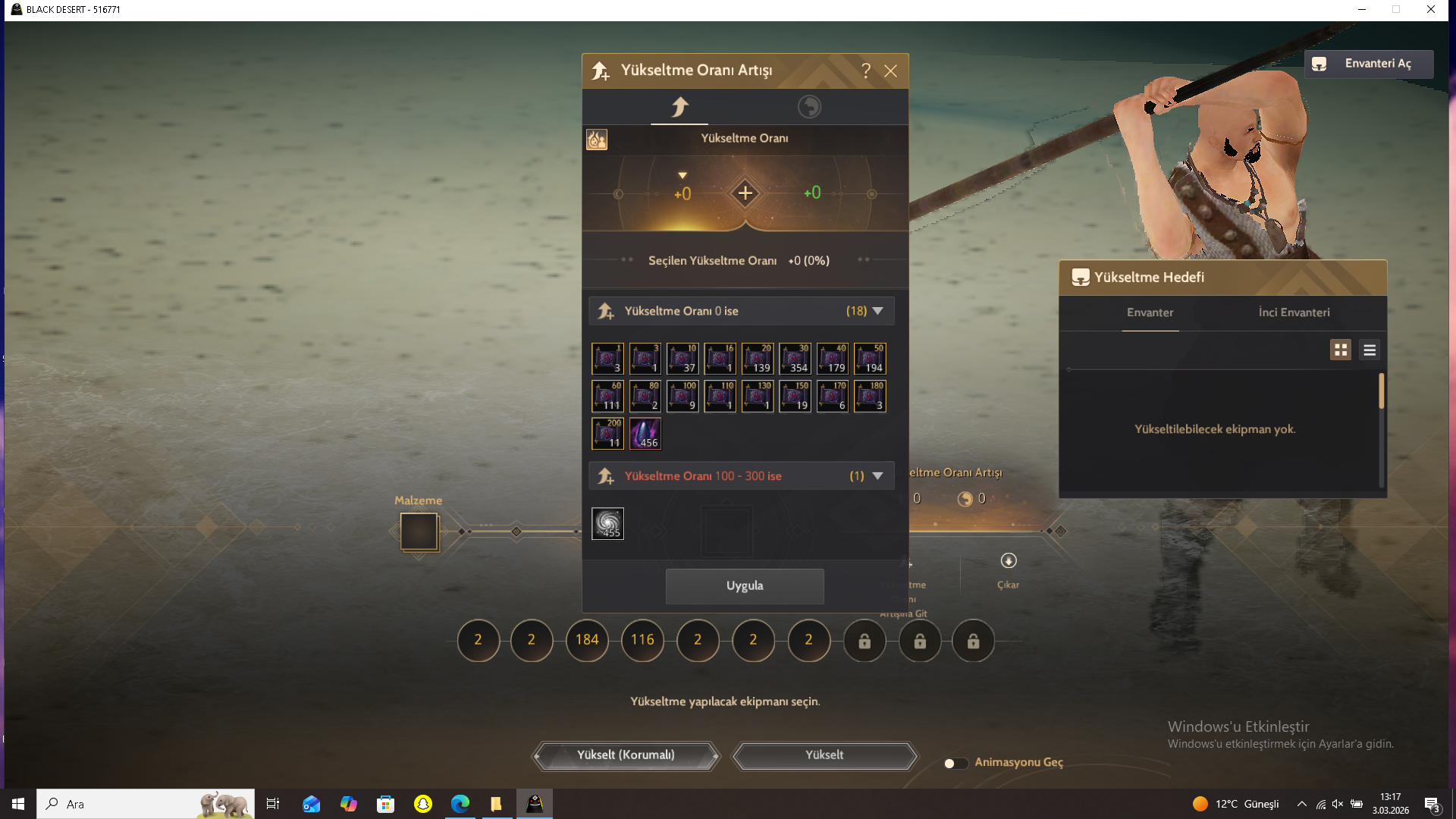Launch Microsoft Edge from the taskbar
Screen dimensions: 1456x819
460,803
